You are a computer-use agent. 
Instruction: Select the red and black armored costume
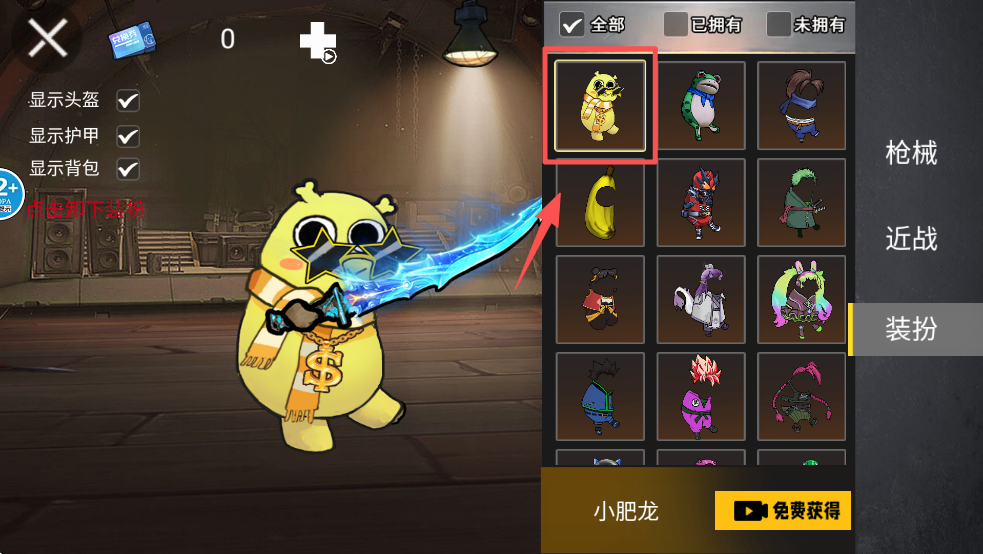click(x=700, y=203)
